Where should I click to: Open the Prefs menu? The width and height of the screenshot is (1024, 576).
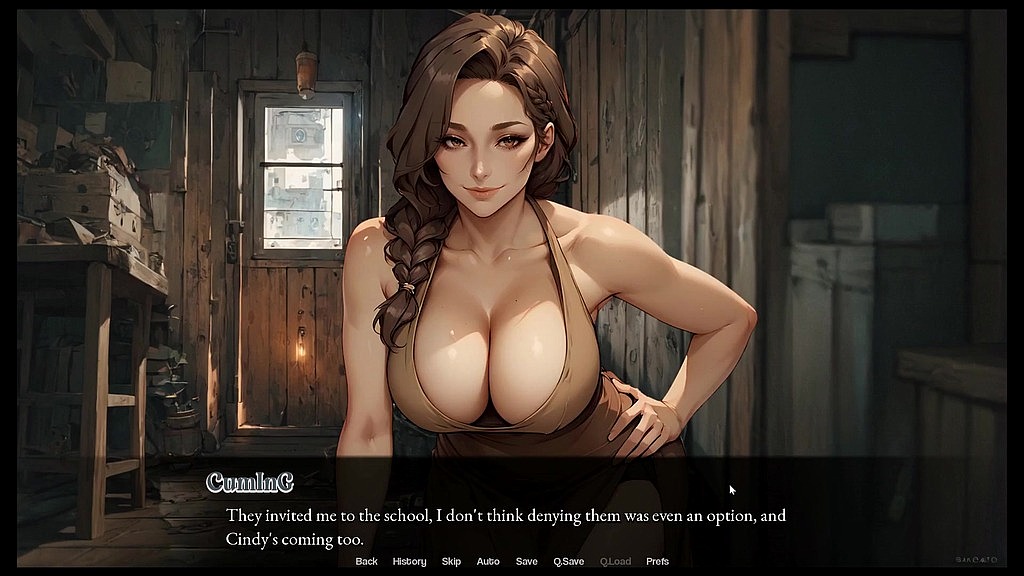(657, 562)
